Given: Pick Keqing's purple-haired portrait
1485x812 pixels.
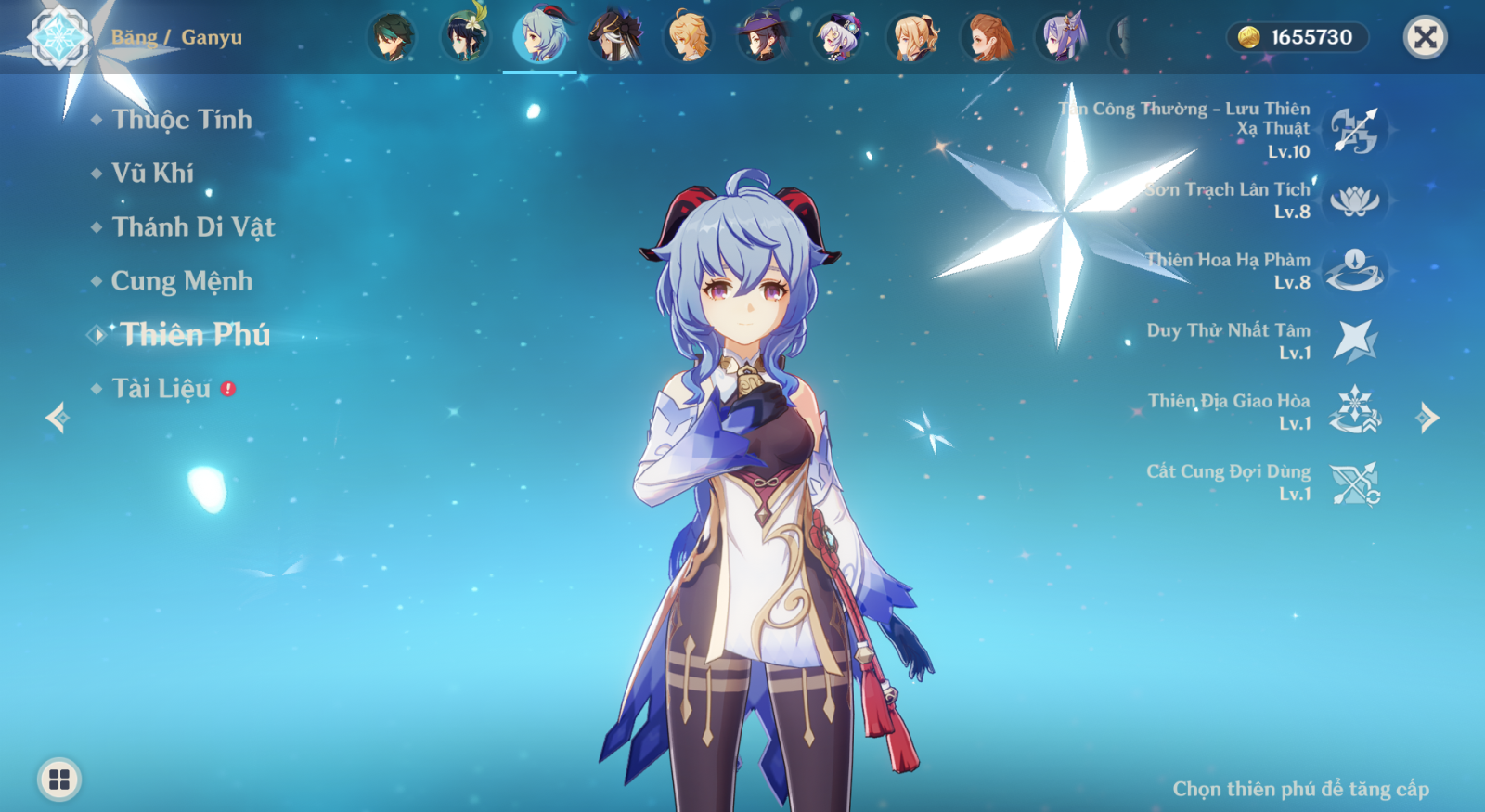Looking at the screenshot, I should point(1061,38).
